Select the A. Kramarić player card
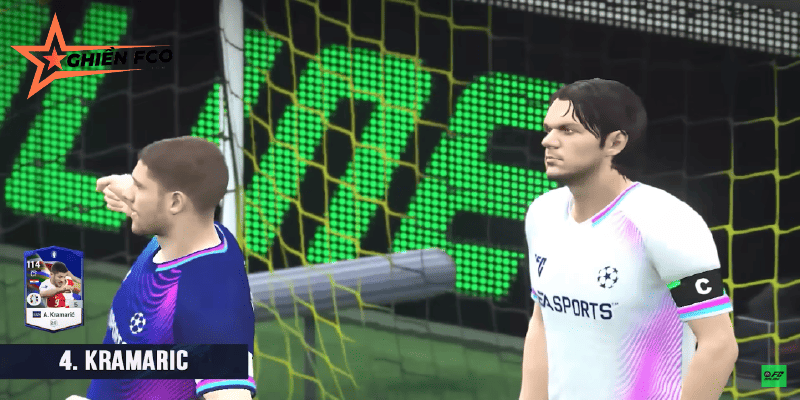The image size is (800, 400). pyautogui.click(x=54, y=289)
